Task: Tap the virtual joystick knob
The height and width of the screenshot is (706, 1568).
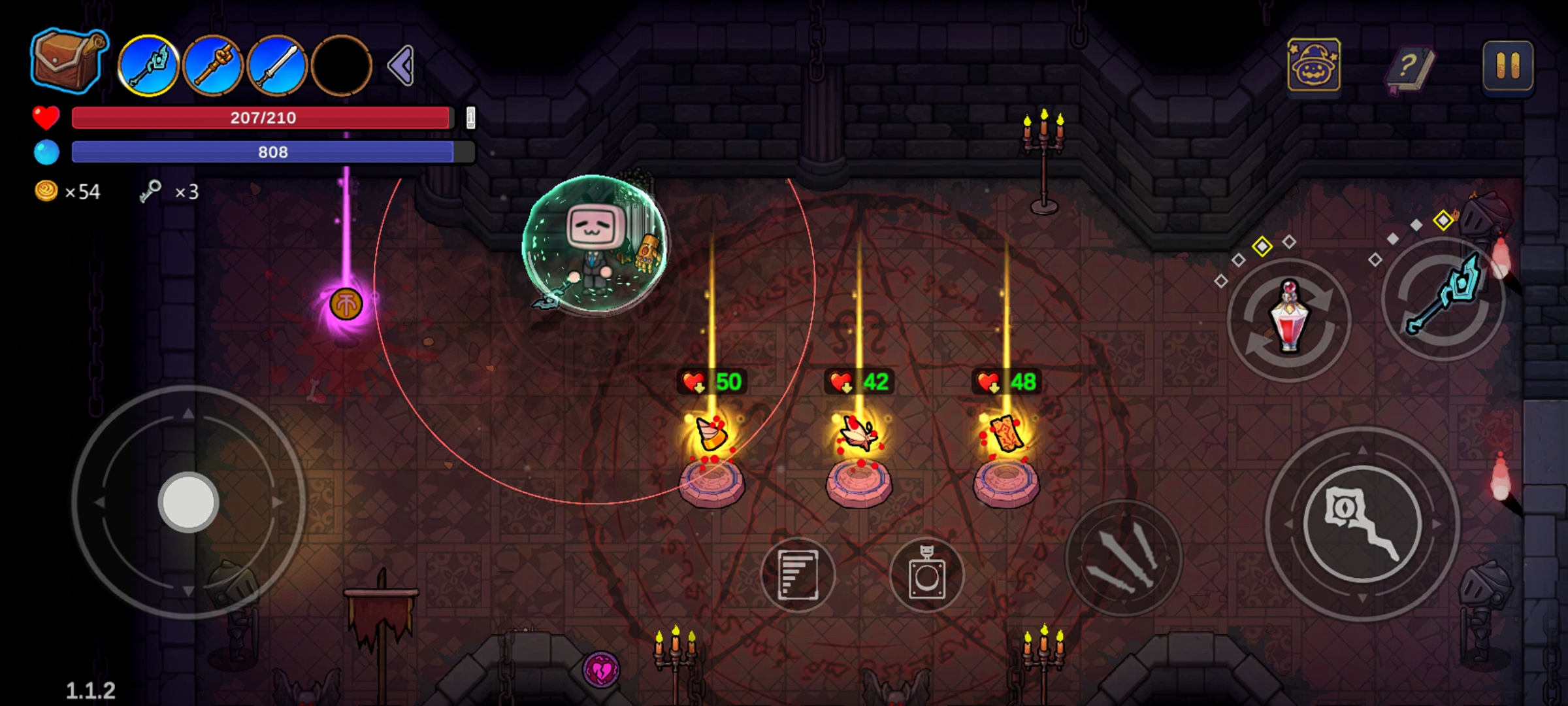Action: (x=188, y=502)
